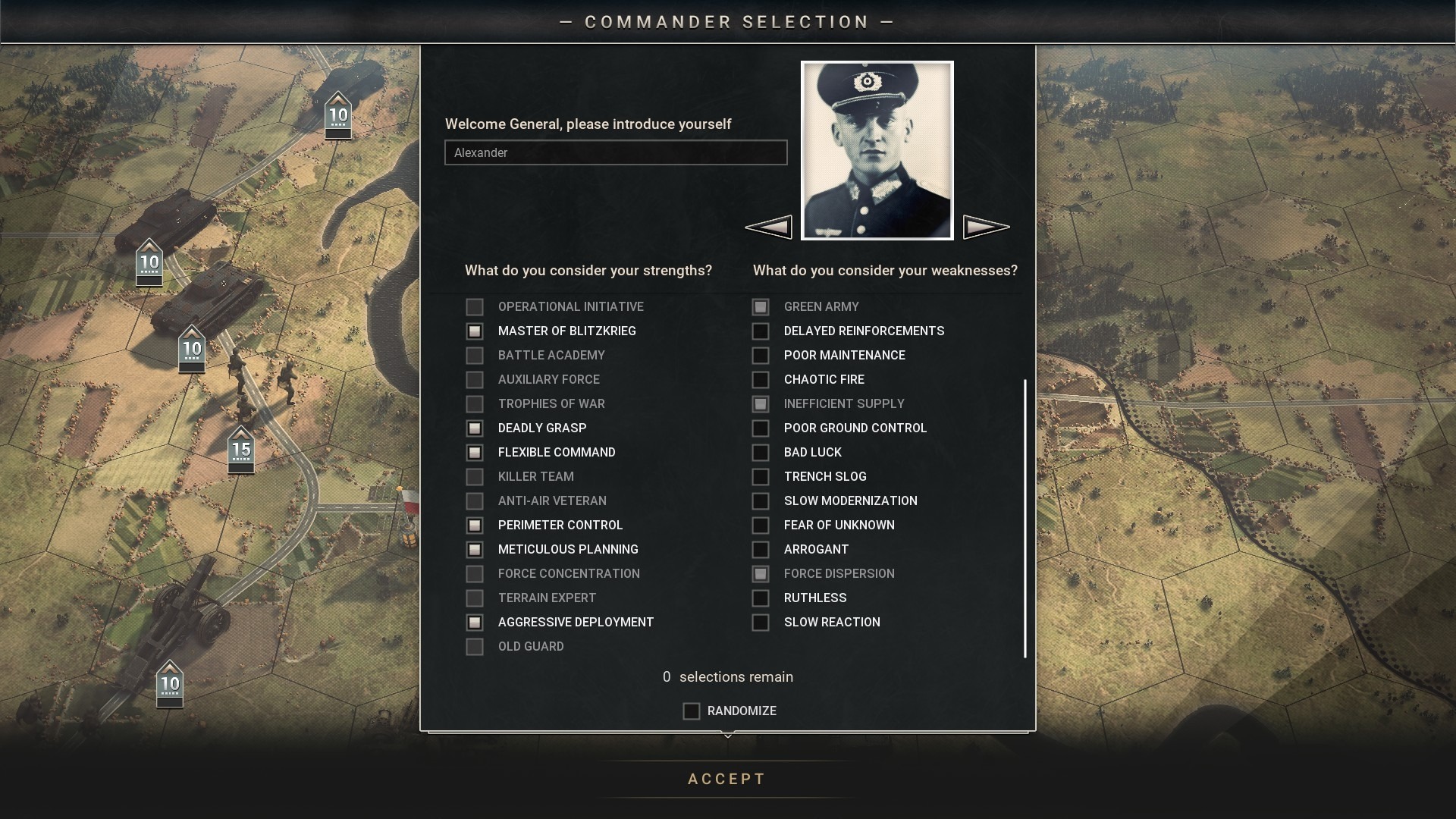Click the commander name input field

[x=615, y=152]
